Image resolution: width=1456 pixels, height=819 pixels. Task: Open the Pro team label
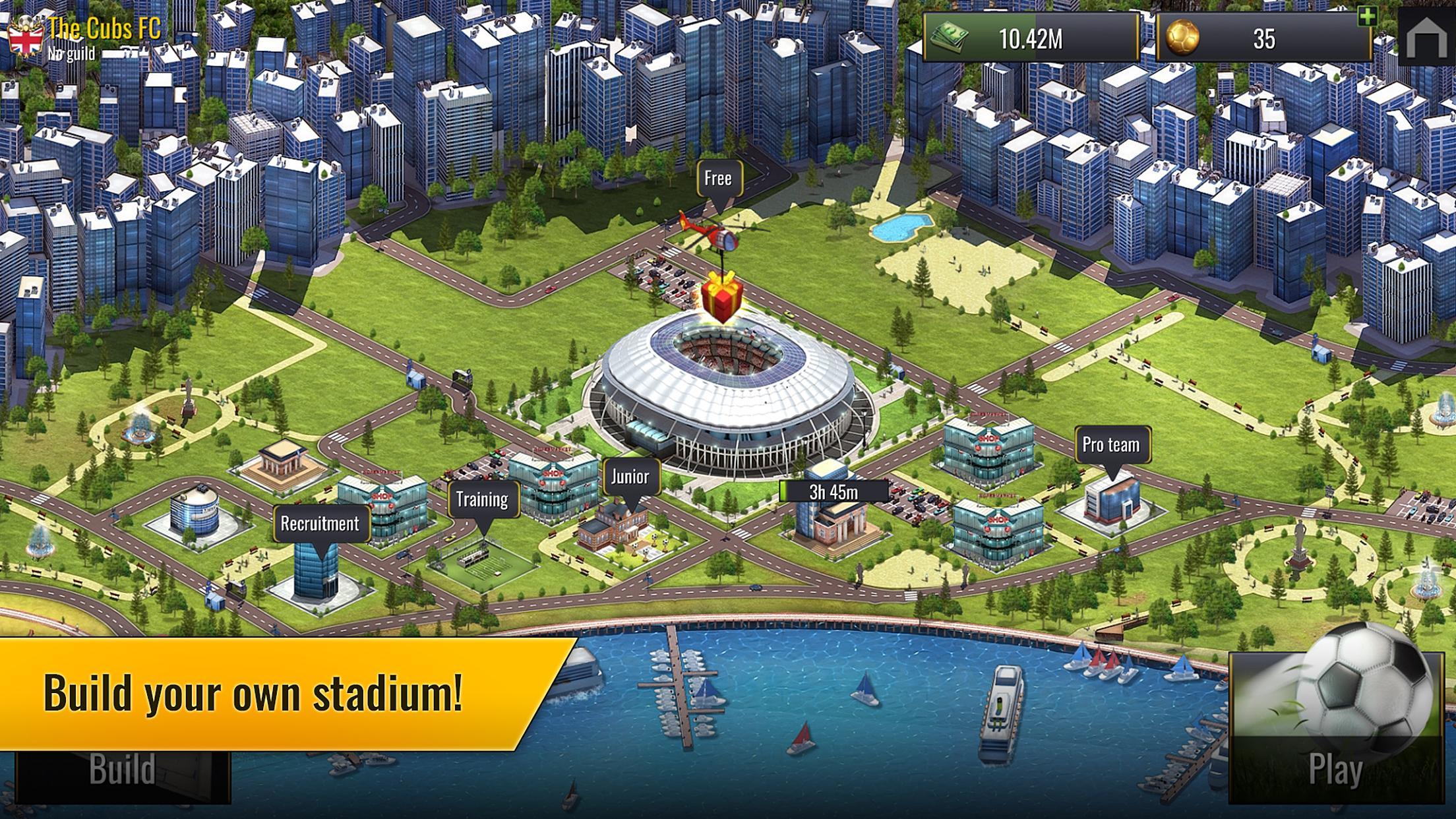pyautogui.click(x=1111, y=445)
